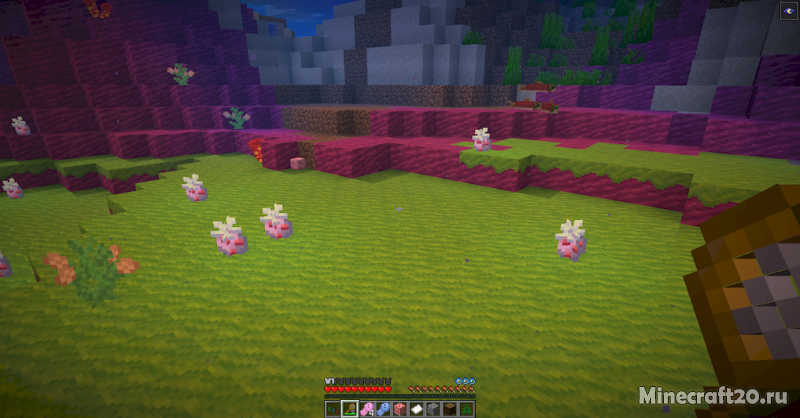Click the night vision effect icon

click(786, 10)
